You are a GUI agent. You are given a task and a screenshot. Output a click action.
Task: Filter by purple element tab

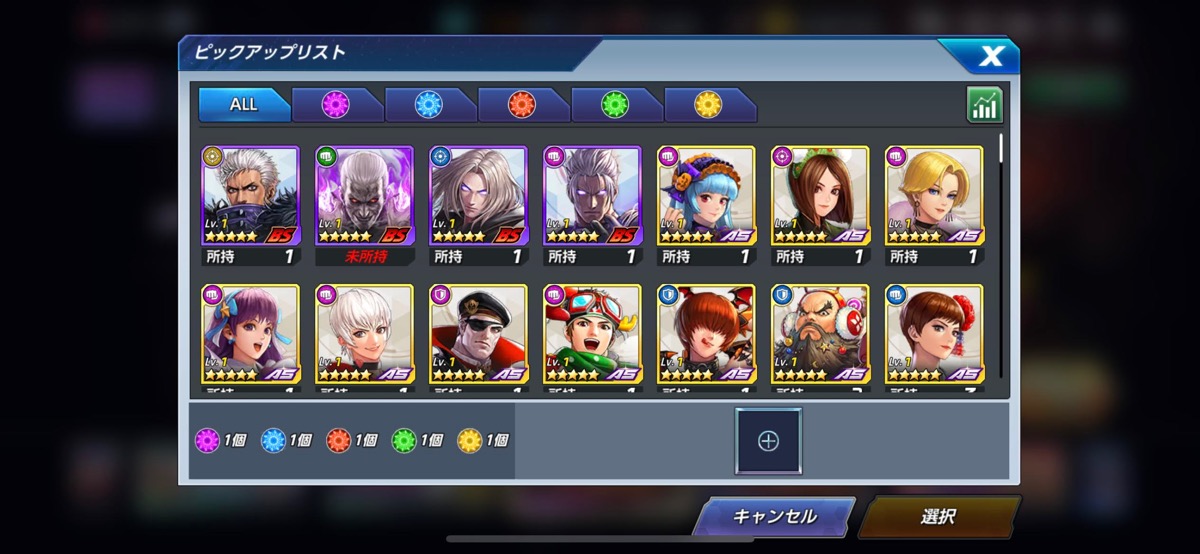[336, 105]
